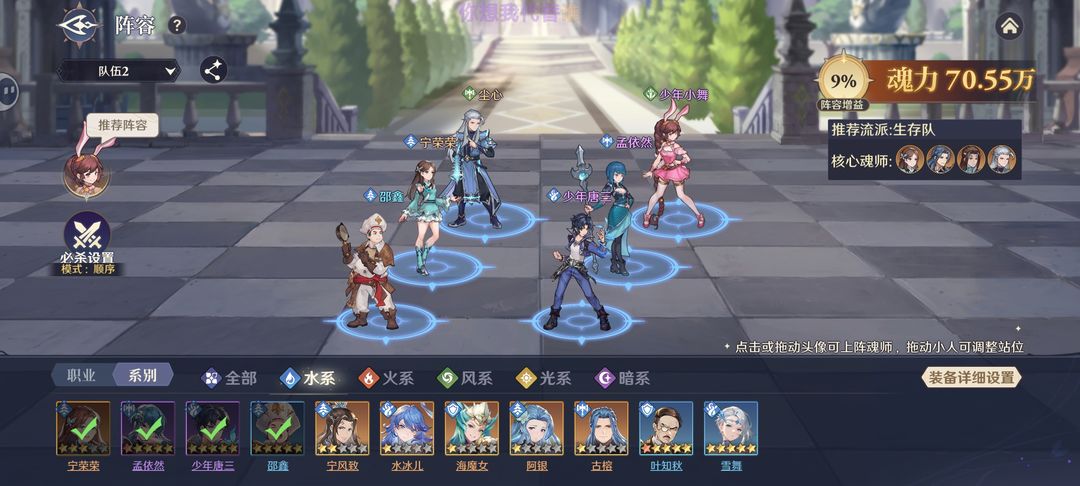
Task: Open the 队伍2 team dropdown
Action: (119, 70)
